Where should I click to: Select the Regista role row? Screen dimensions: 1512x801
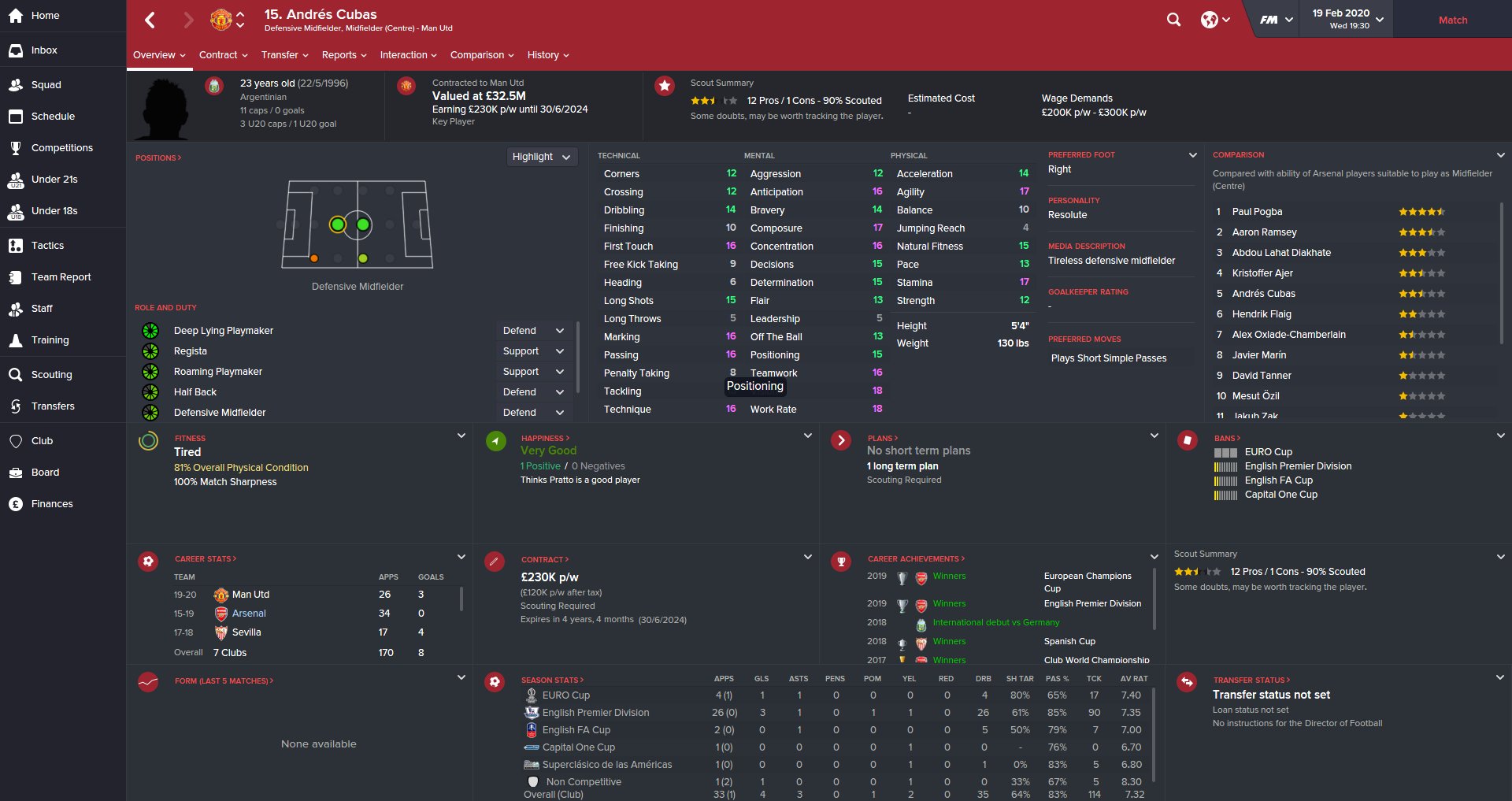pos(191,351)
